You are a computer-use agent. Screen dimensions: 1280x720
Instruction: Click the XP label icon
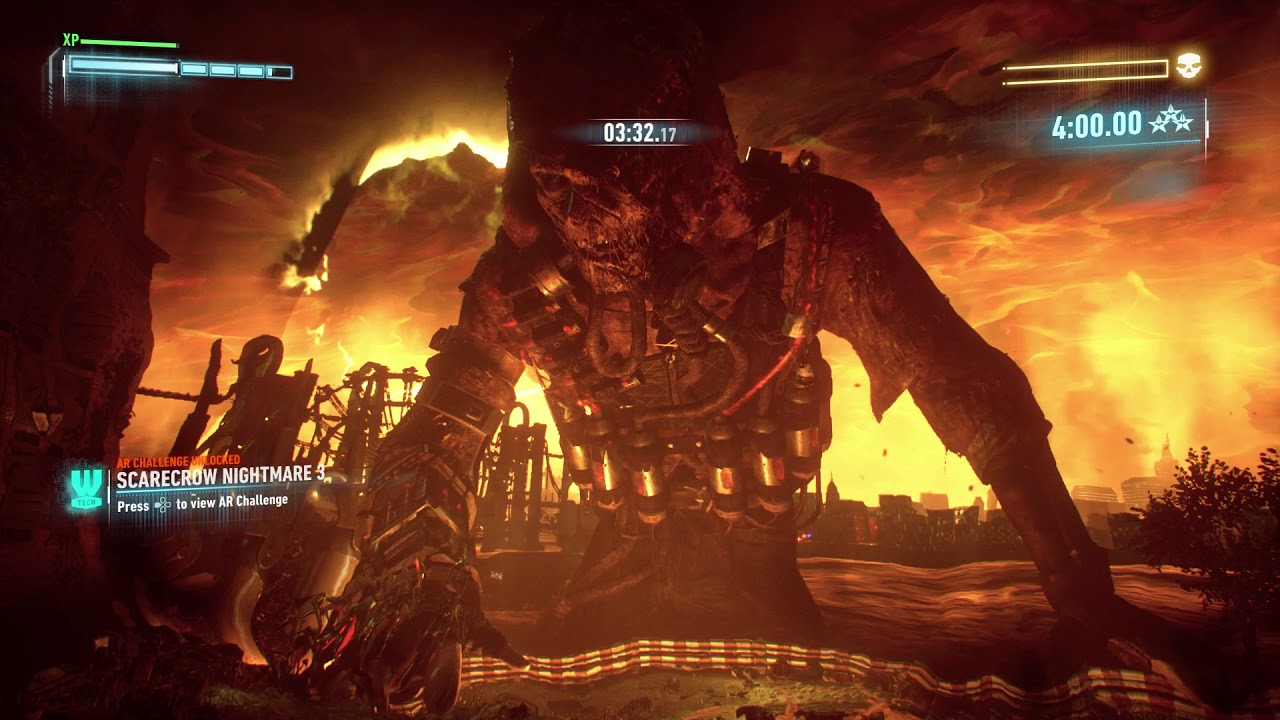[71, 40]
